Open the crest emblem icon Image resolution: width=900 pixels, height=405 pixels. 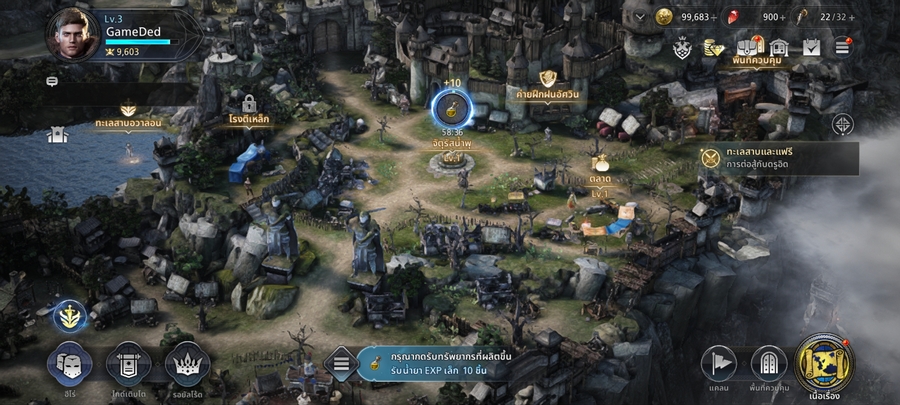(x=682, y=47)
